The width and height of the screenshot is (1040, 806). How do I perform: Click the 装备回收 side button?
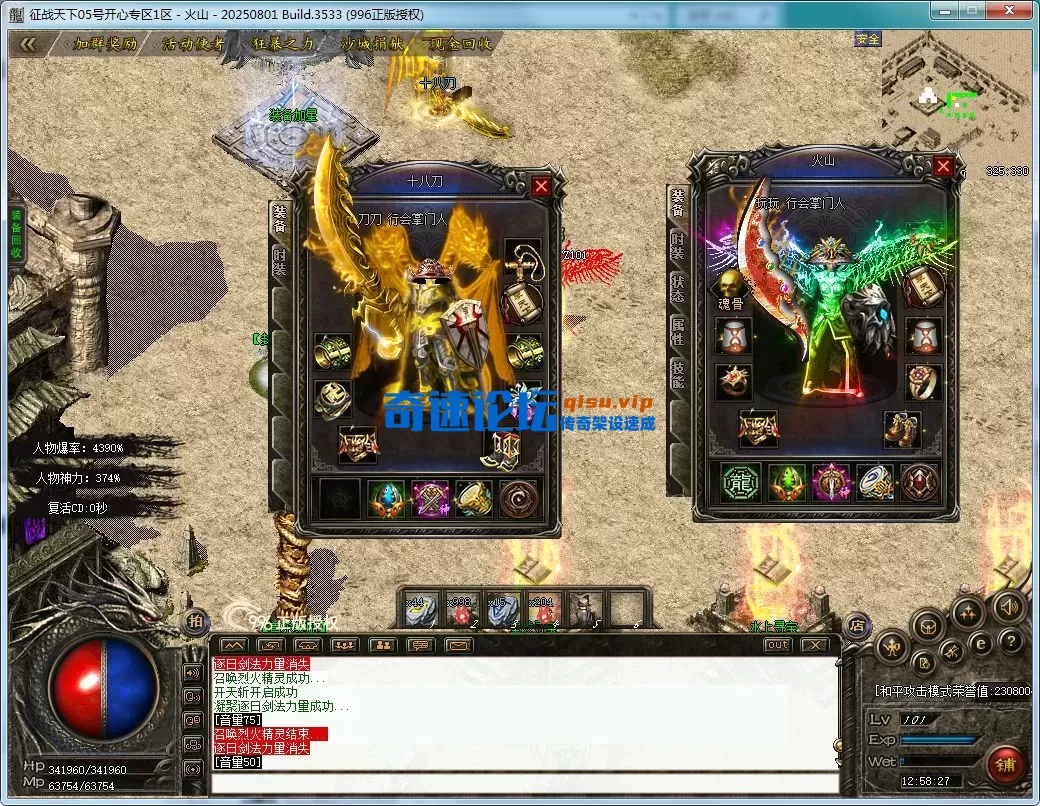coord(16,235)
